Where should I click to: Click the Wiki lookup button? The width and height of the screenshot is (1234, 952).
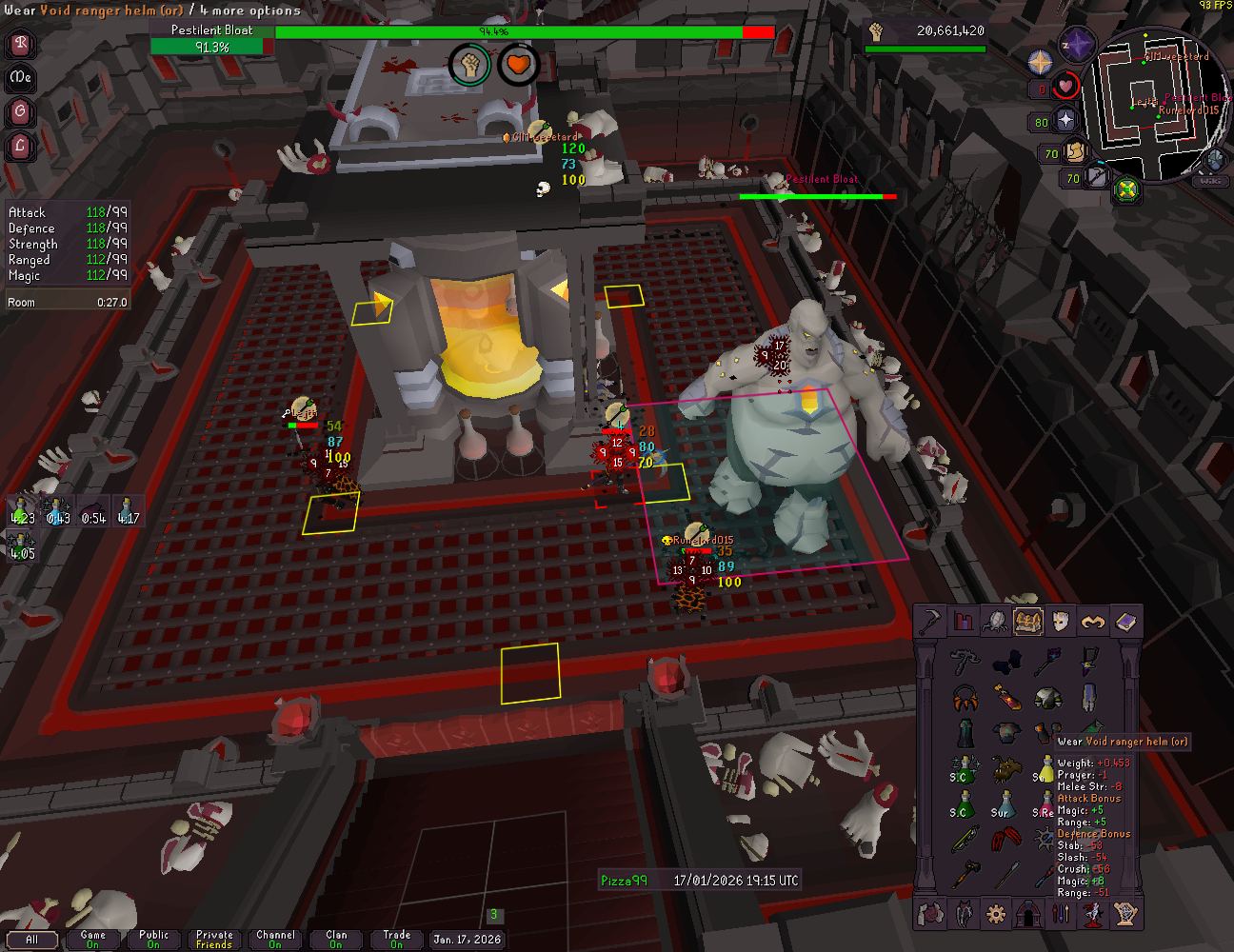pos(1210,181)
